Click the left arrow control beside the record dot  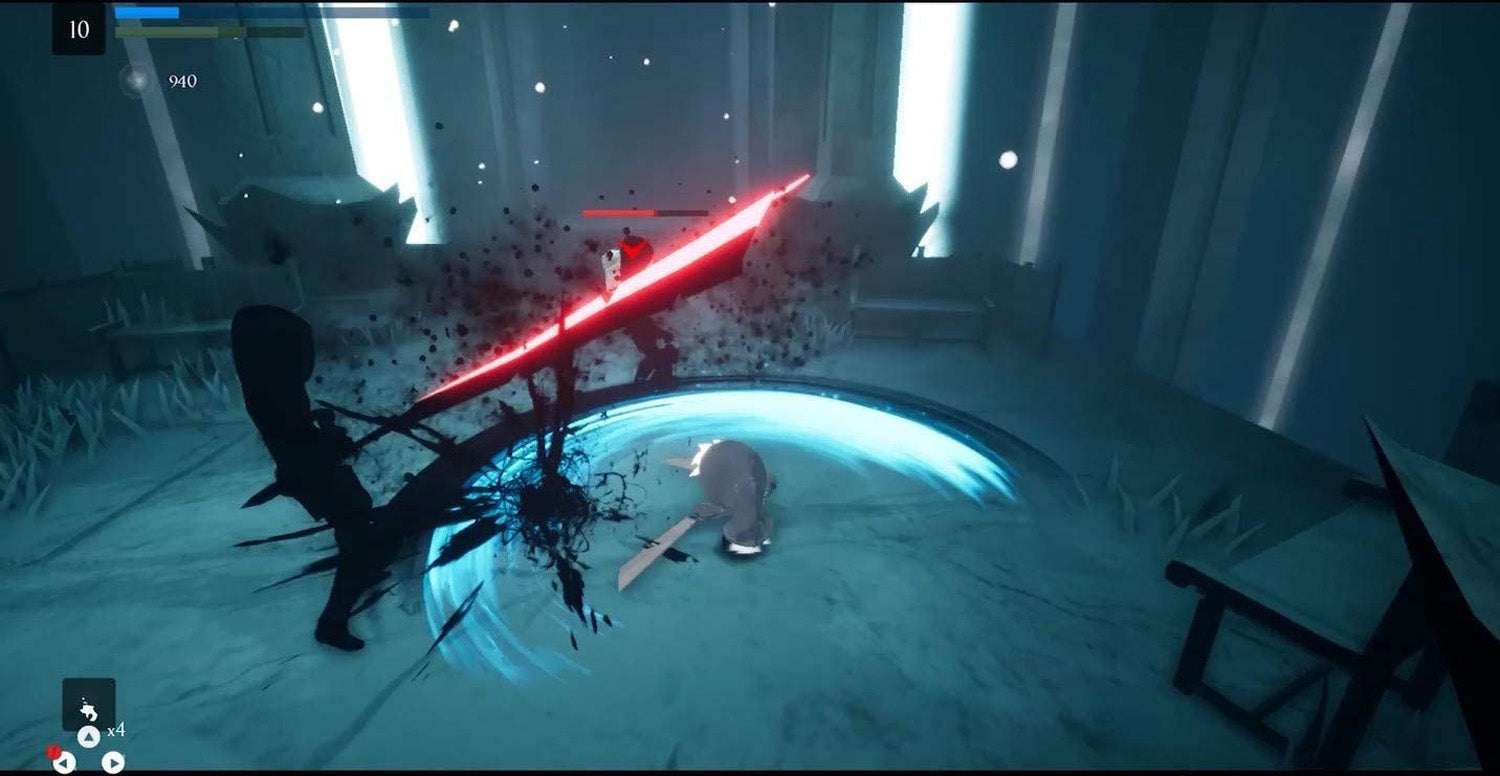click(64, 762)
